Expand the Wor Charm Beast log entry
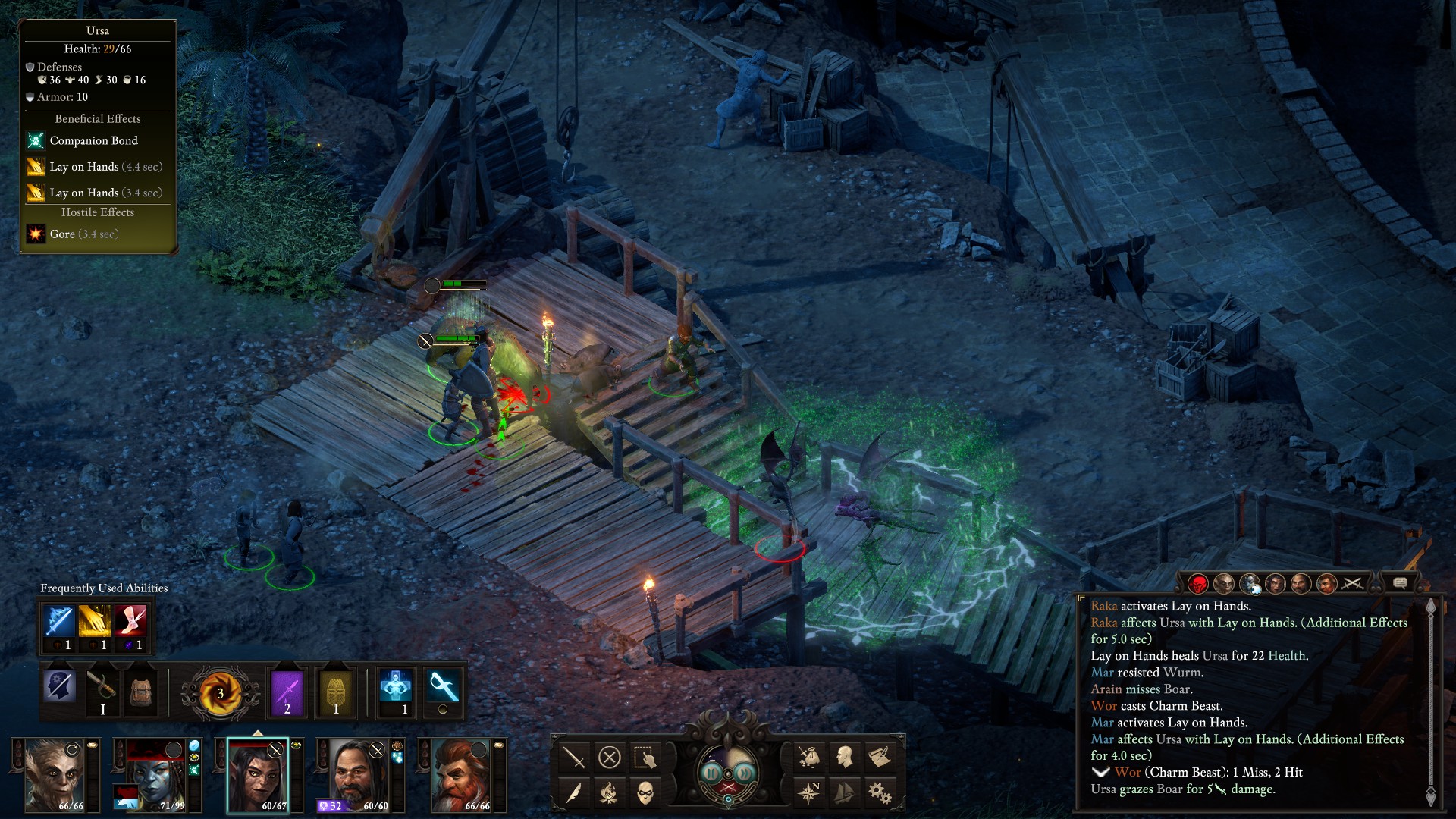1456x819 pixels. click(1100, 773)
